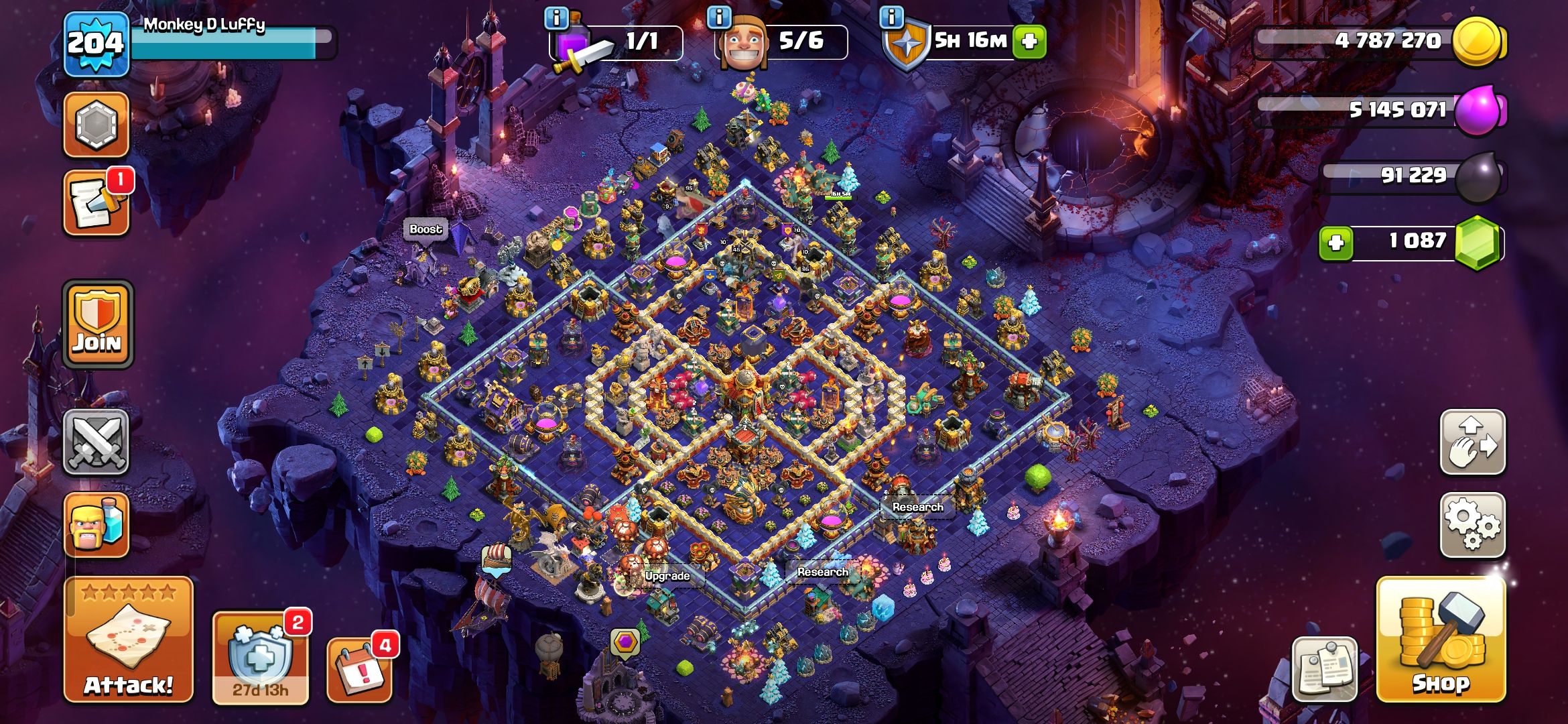Open the 27d 13h season pass

[x=260, y=657]
